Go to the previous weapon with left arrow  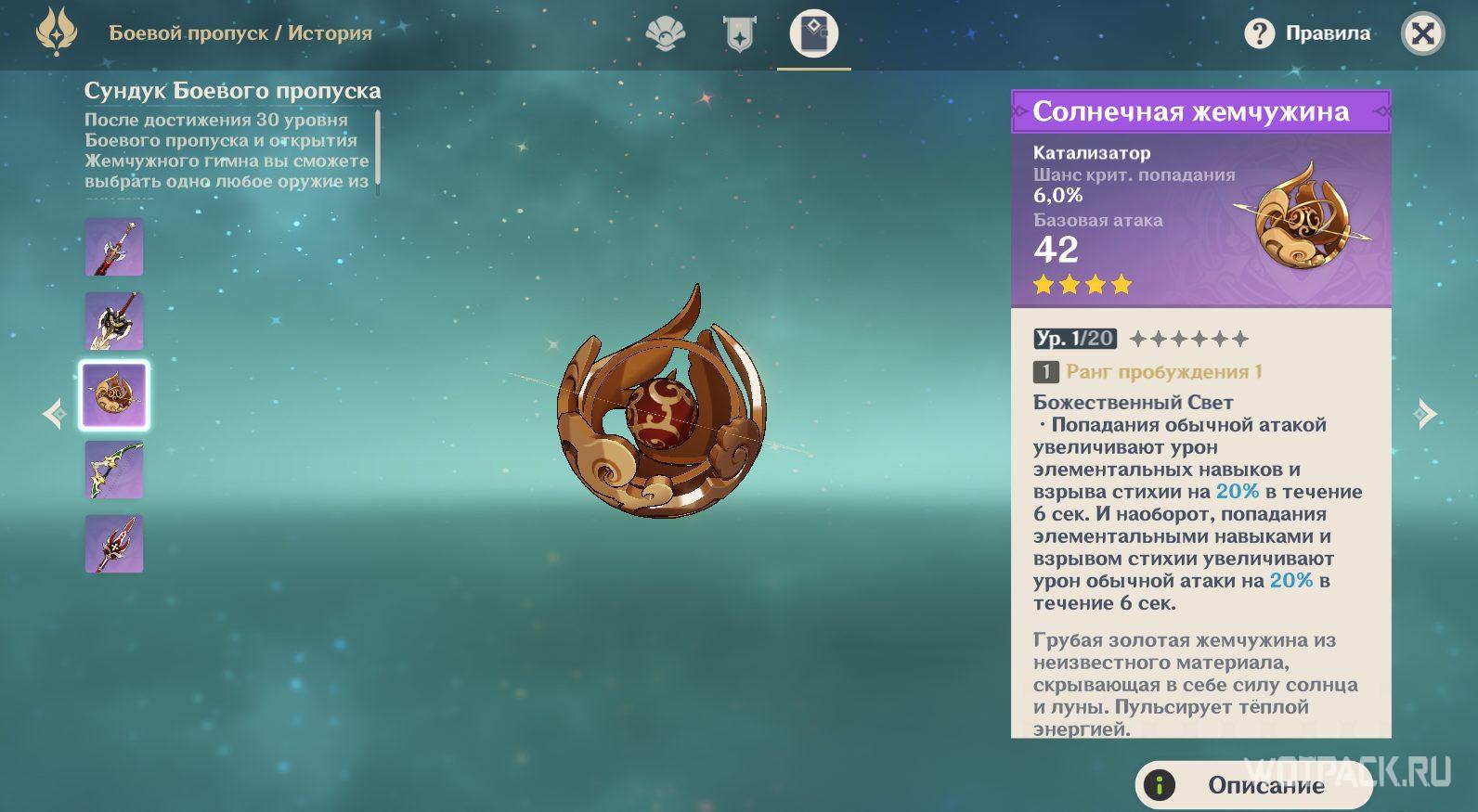(x=55, y=414)
